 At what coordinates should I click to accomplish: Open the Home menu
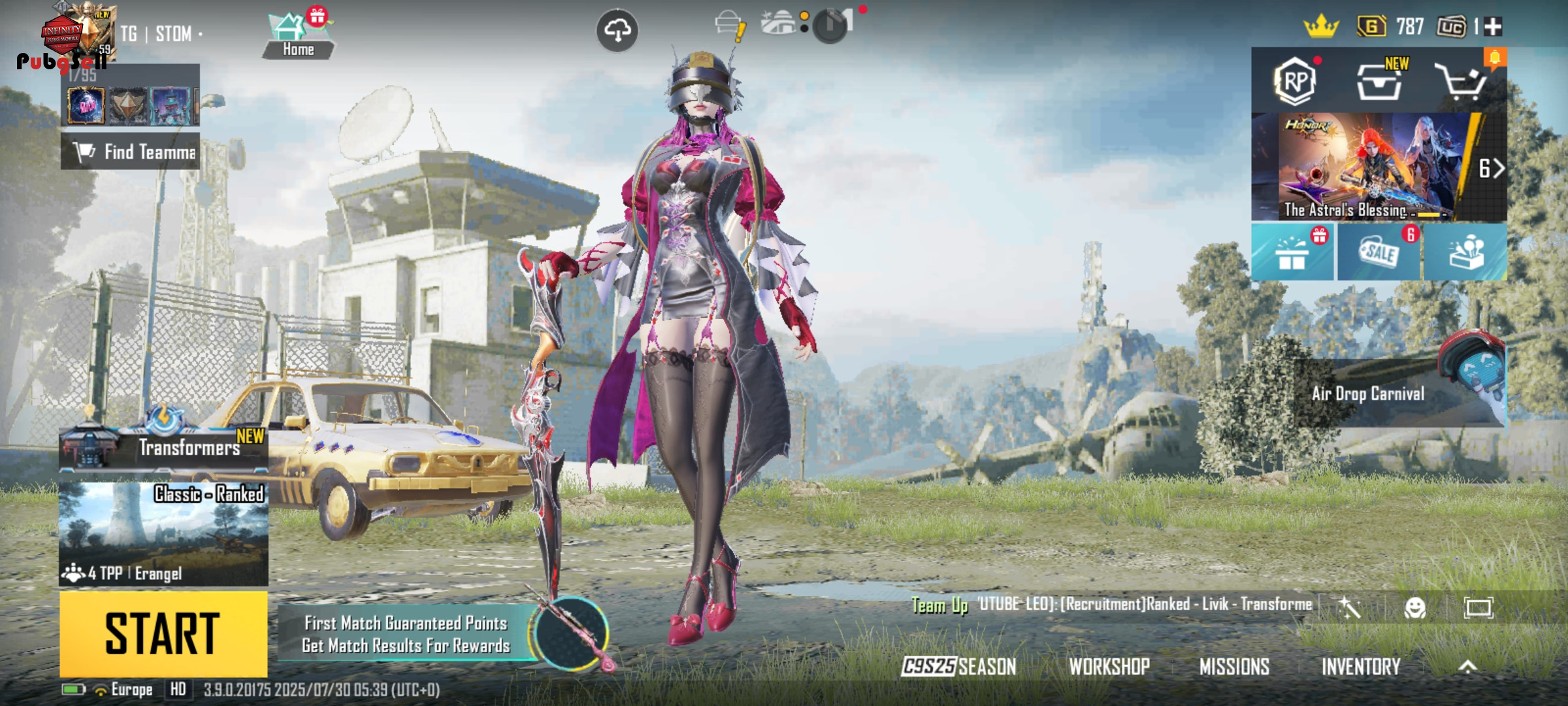[298, 36]
